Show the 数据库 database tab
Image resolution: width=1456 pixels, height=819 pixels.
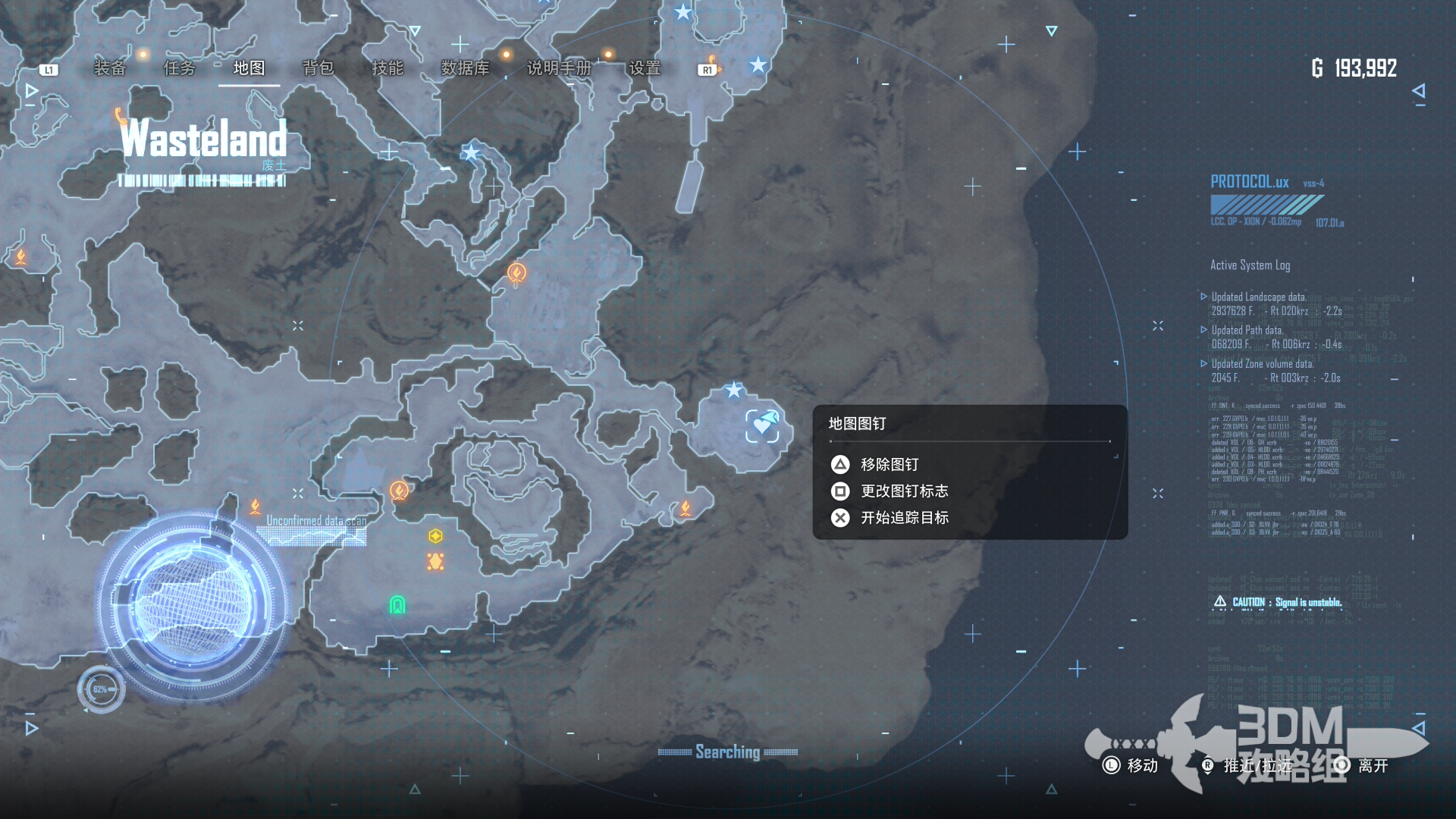tap(465, 68)
